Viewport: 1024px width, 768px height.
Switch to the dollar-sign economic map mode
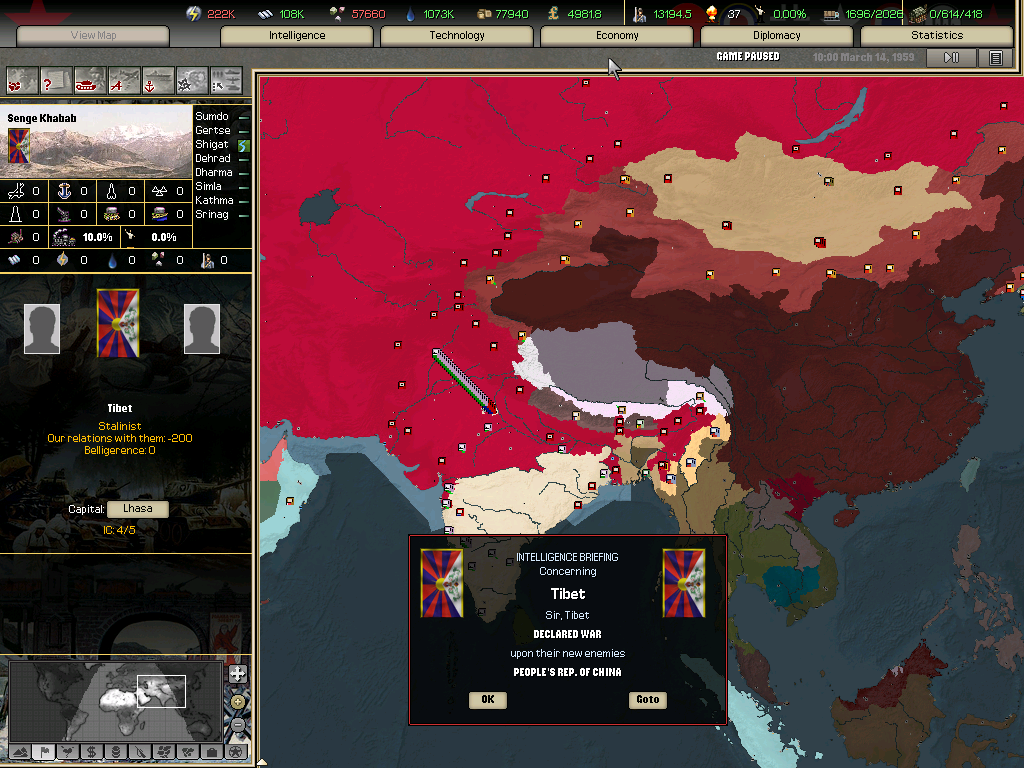91,751
